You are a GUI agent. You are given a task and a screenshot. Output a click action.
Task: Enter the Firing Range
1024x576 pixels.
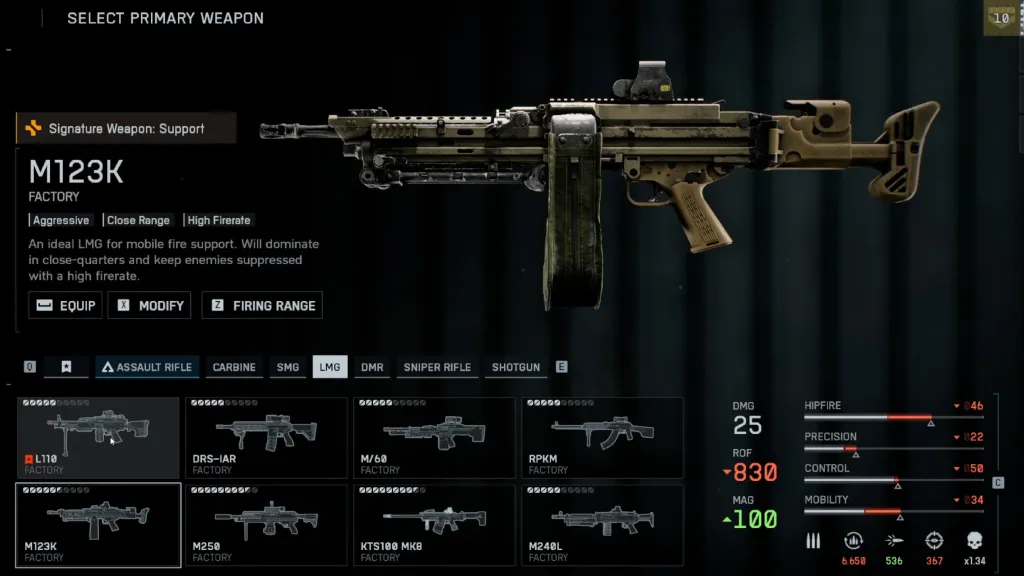coord(262,306)
